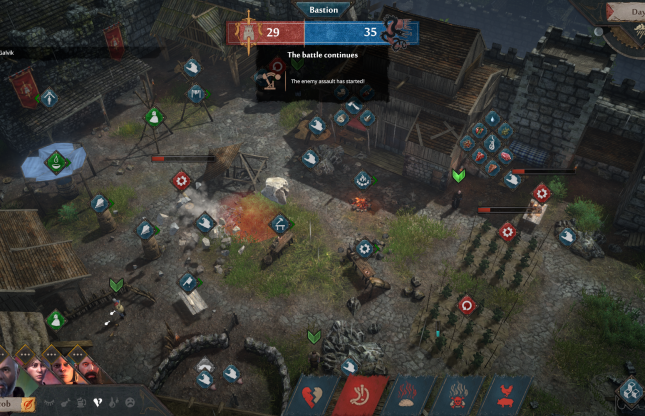Image resolution: width=645 pixels, height=416 pixels.
Task: Choose the flaming skull card
Action: (x=459, y=395)
